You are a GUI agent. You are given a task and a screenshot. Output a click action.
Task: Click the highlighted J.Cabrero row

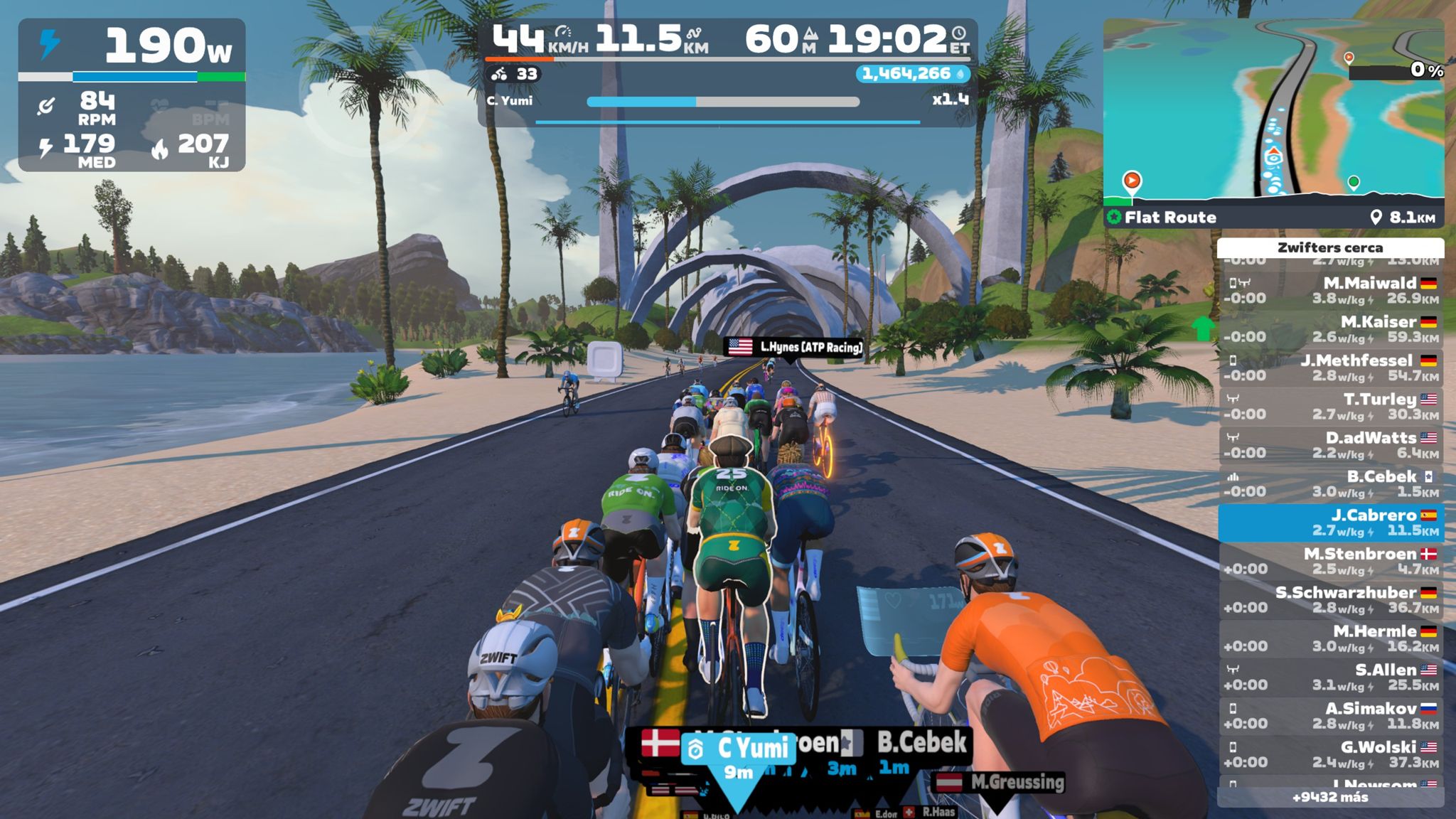pyautogui.click(x=1331, y=523)
